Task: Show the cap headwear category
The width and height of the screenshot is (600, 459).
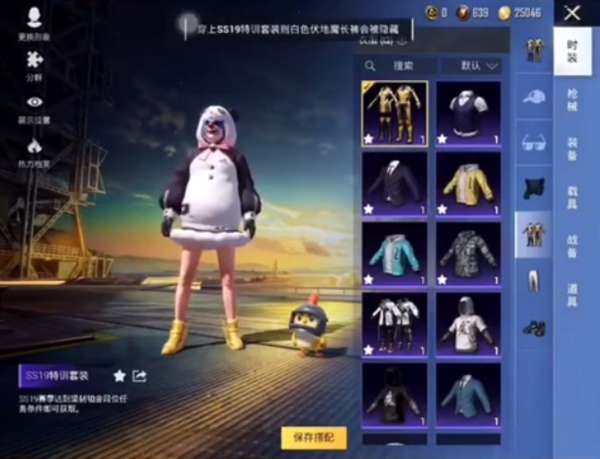Action: (x=534, y=96)
